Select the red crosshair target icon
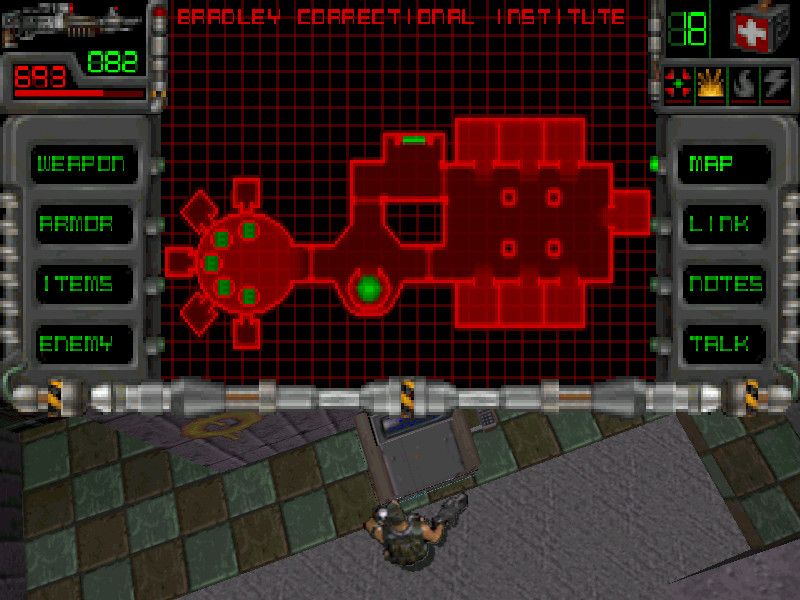This screenshot has height=600, width=800. click(x=679, y=87)
